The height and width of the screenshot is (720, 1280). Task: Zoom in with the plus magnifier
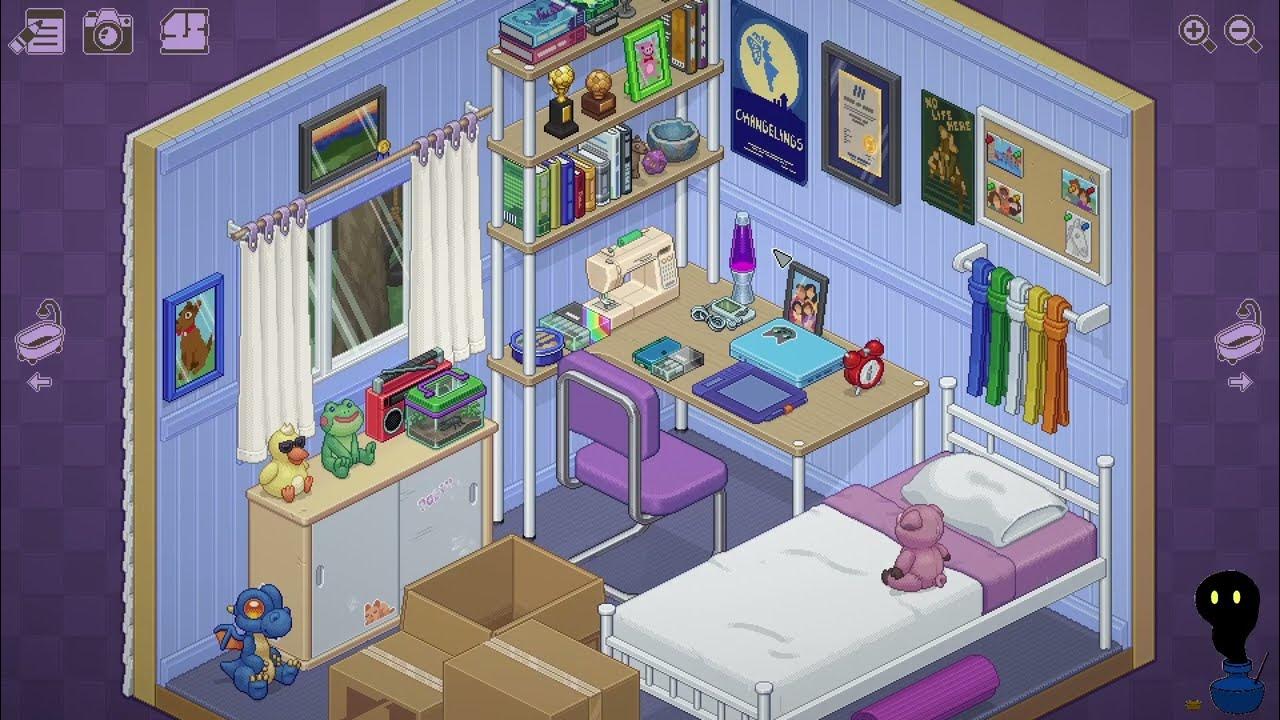pyautogui.click(x=1196, y=33)
